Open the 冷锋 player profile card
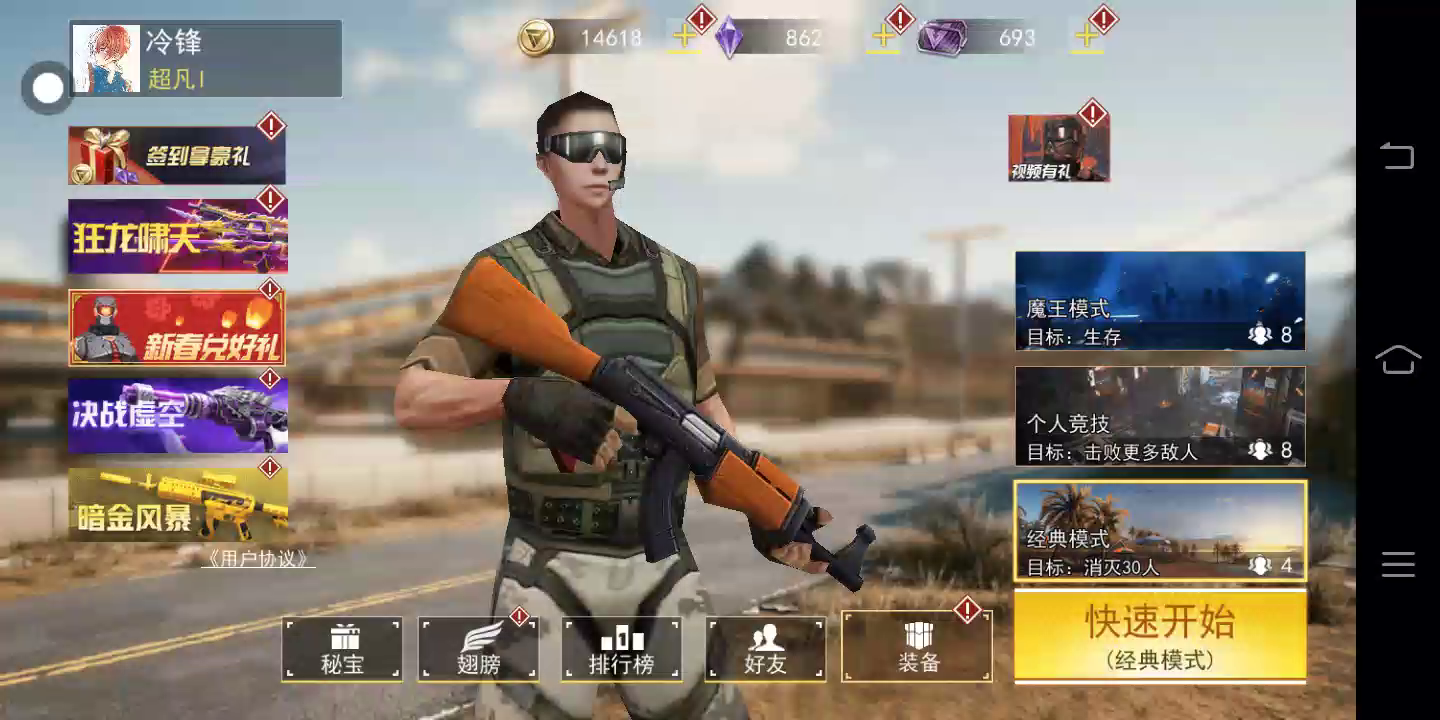 point(206,59)
